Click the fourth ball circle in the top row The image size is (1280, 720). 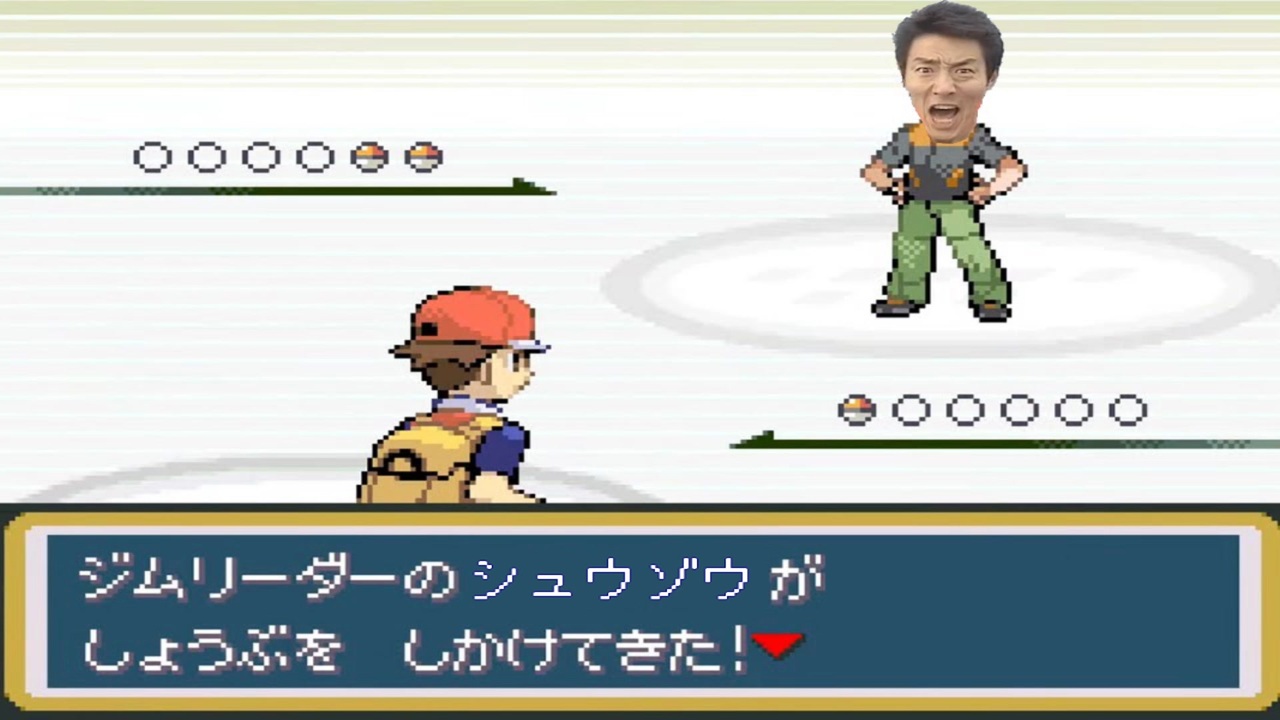point(315,157)
